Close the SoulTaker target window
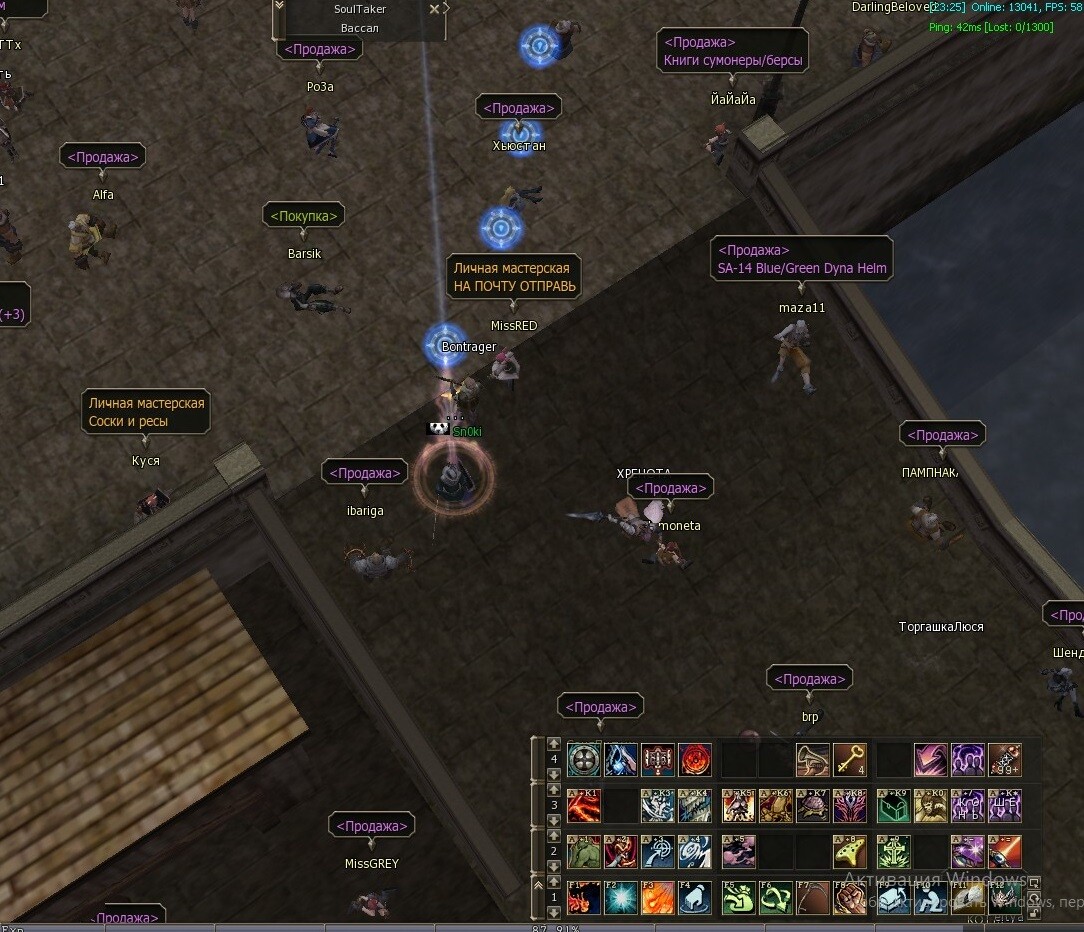This screenshot has height=932, width=1084. click(x=434, y=9)
